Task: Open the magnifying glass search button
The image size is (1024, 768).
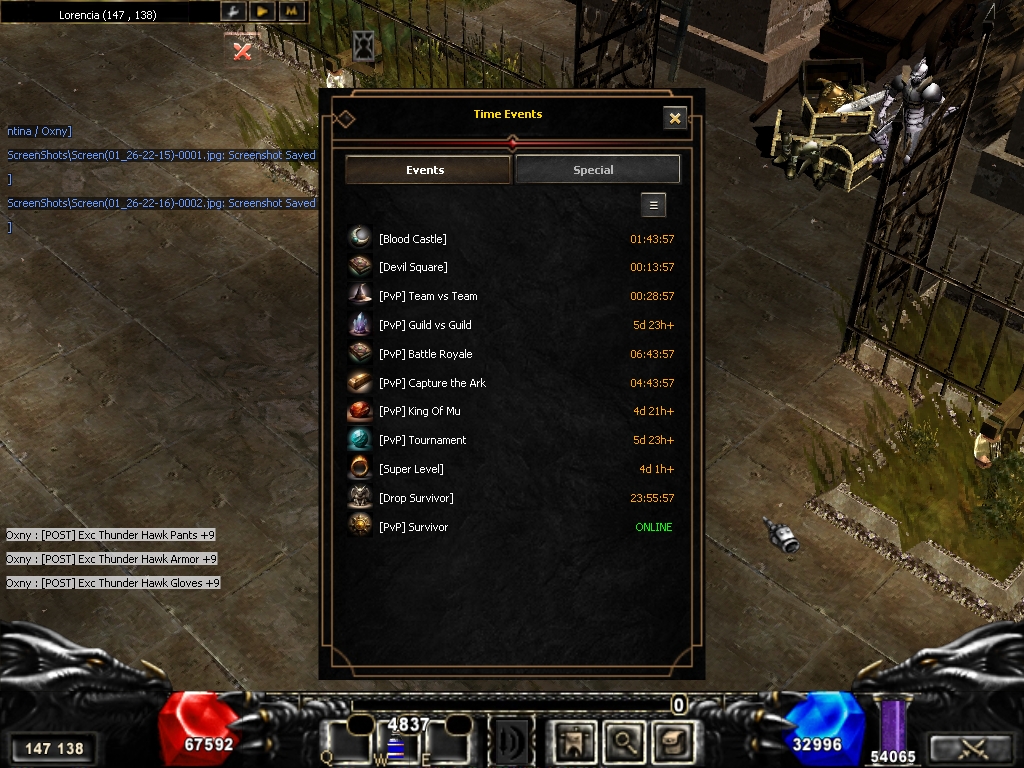Action: (x=624, y=742)
